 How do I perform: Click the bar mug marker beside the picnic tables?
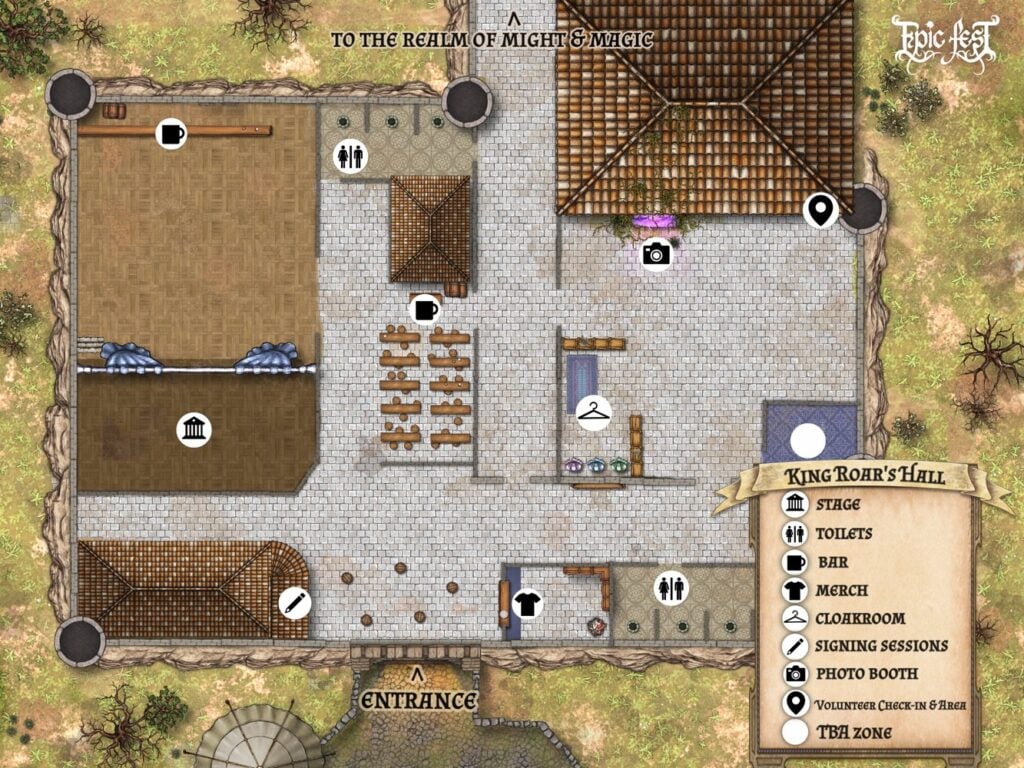425,309
